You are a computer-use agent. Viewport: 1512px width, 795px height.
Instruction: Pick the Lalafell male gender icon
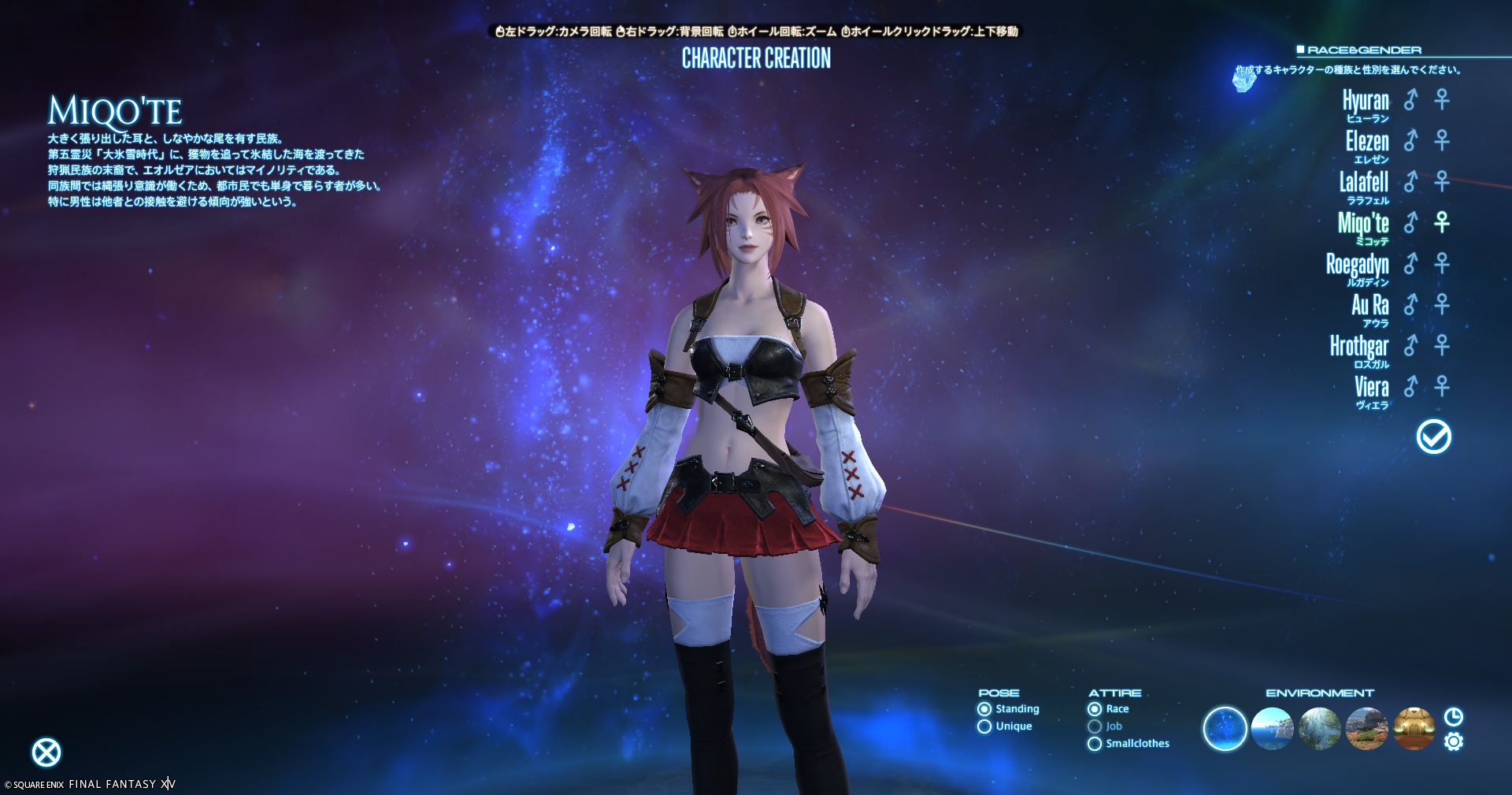[x=1410, y=181]
